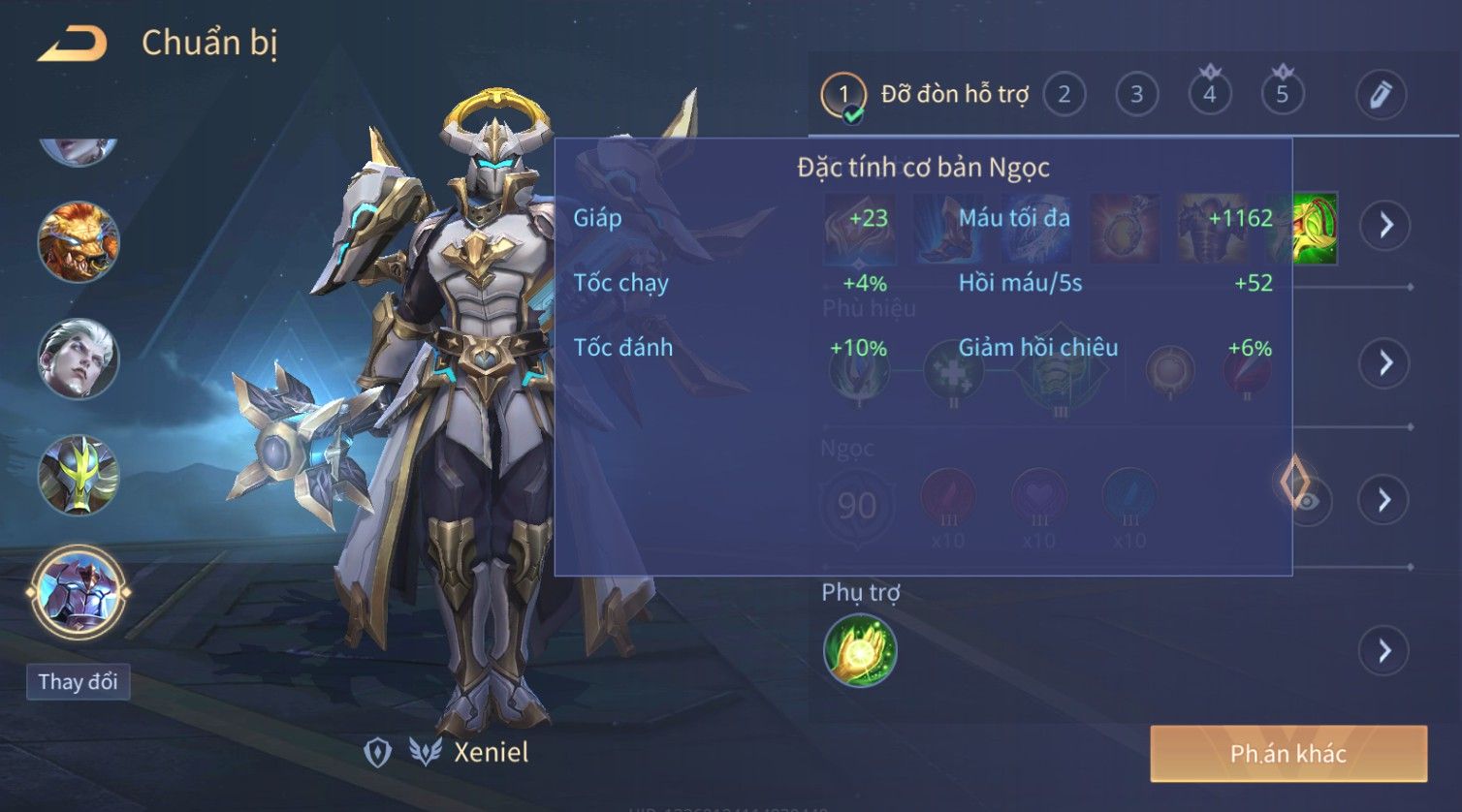Open the Phụ trợ spell selection arrow
This screenshot has height=812, width=1462.
[x=1385, y=651]
